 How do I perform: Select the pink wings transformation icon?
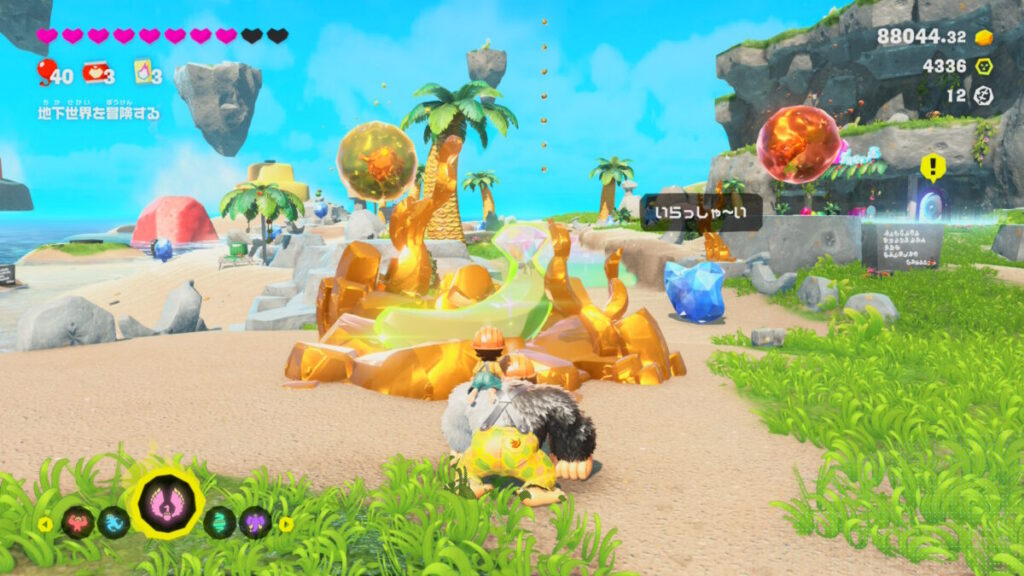(x=167, y=502)
